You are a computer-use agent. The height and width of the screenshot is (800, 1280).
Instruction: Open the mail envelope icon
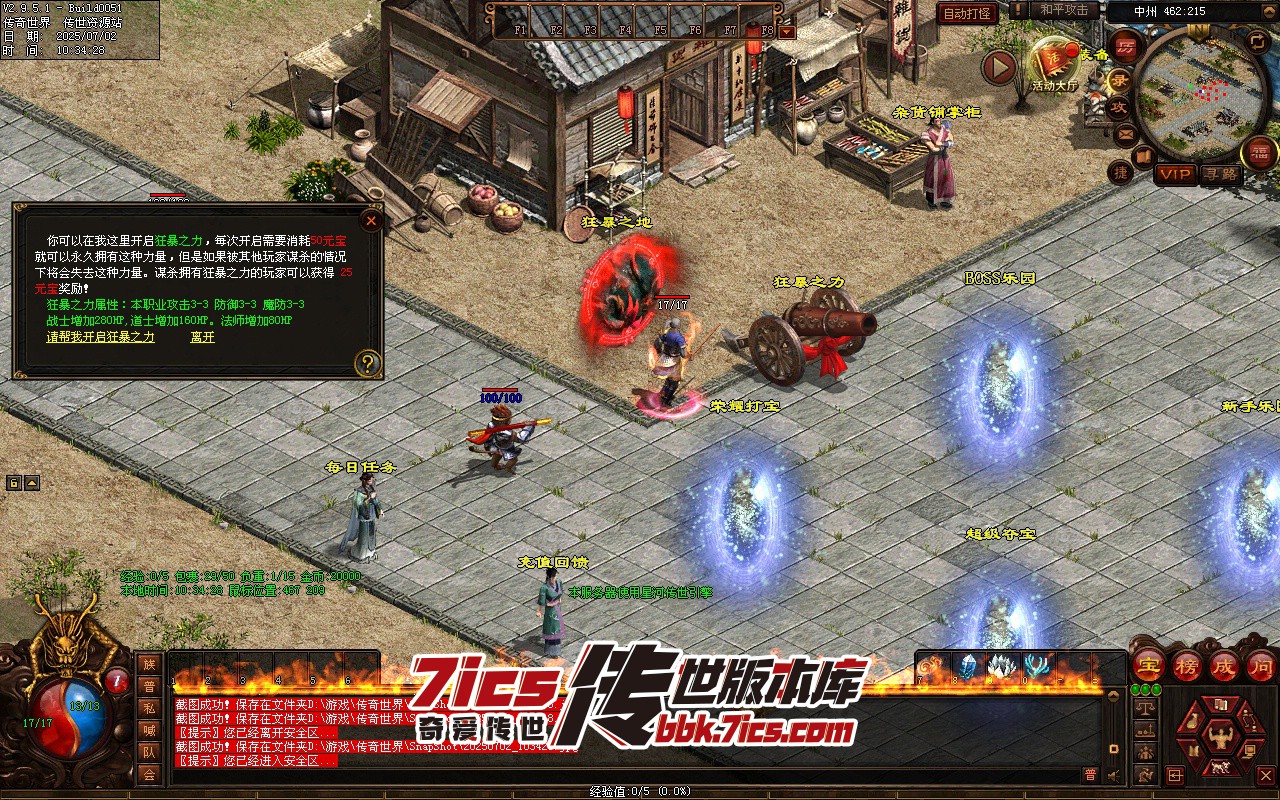pos(1126,133)
